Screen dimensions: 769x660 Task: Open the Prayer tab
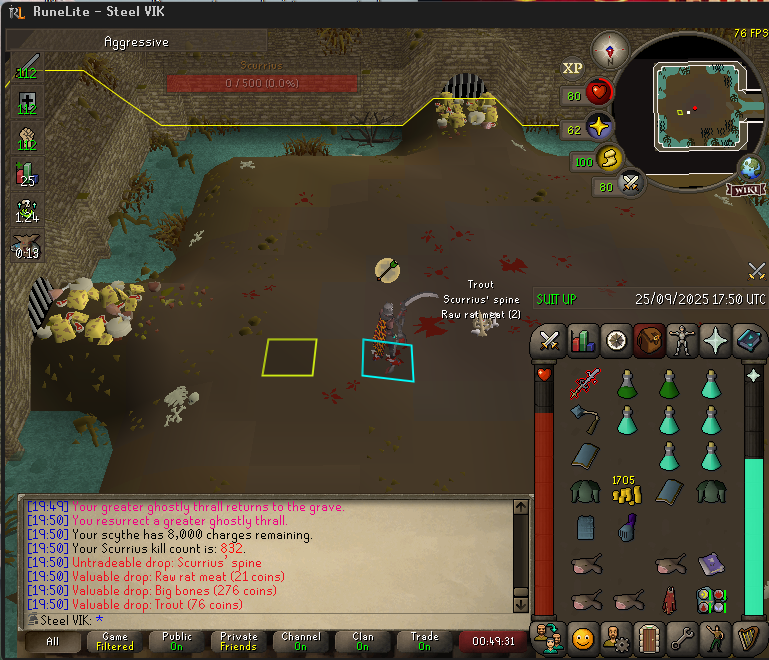pyautogui.click(x=716, y=341)
